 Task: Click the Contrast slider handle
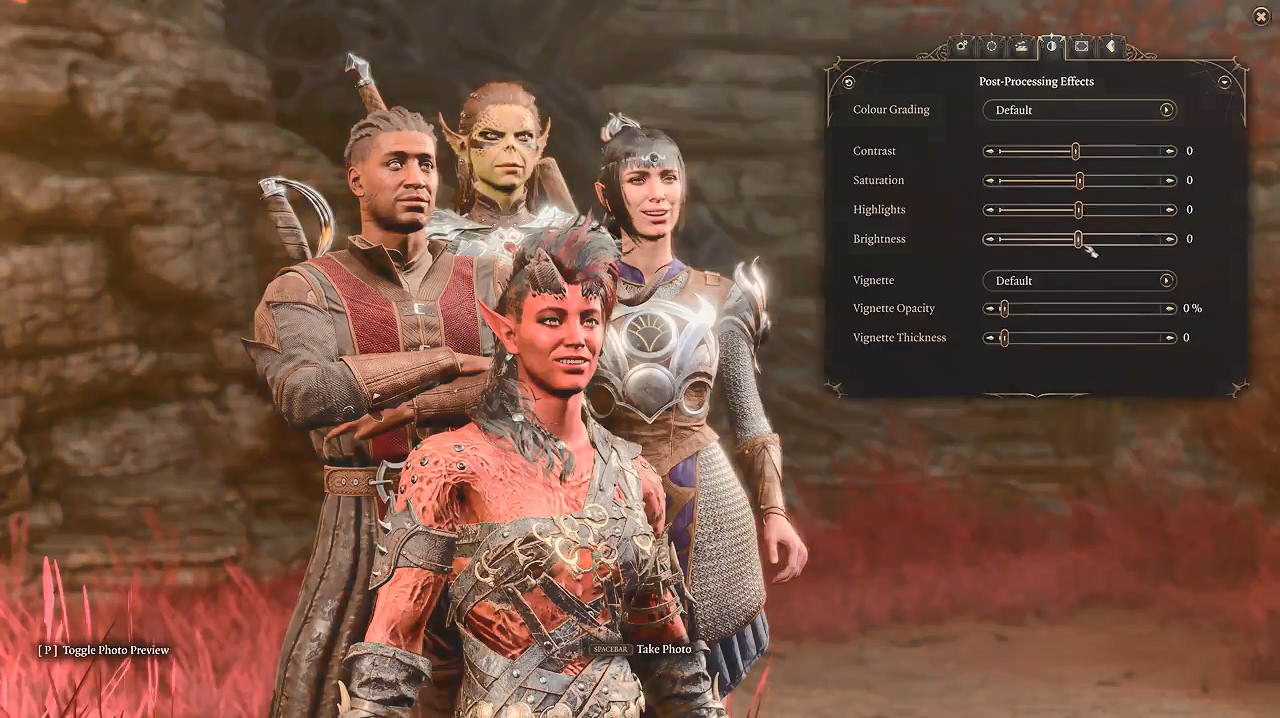pyautogui.click(x=1076, y=151)
